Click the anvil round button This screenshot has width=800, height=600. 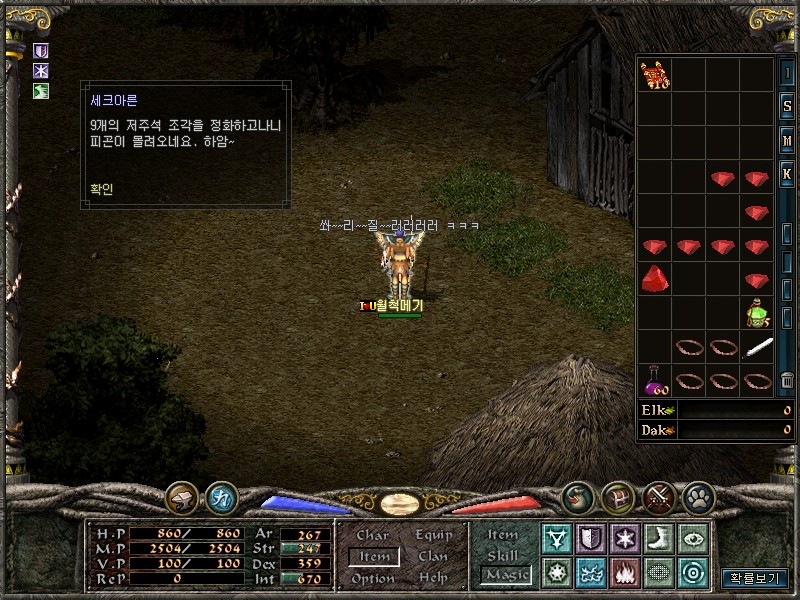183,497
